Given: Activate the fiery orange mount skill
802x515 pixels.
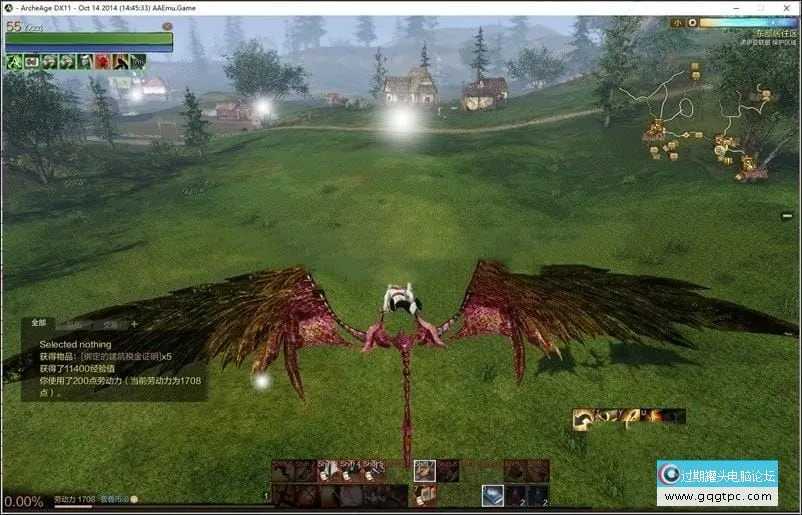Looking at the screenshot, I should [x=654, y=416].
